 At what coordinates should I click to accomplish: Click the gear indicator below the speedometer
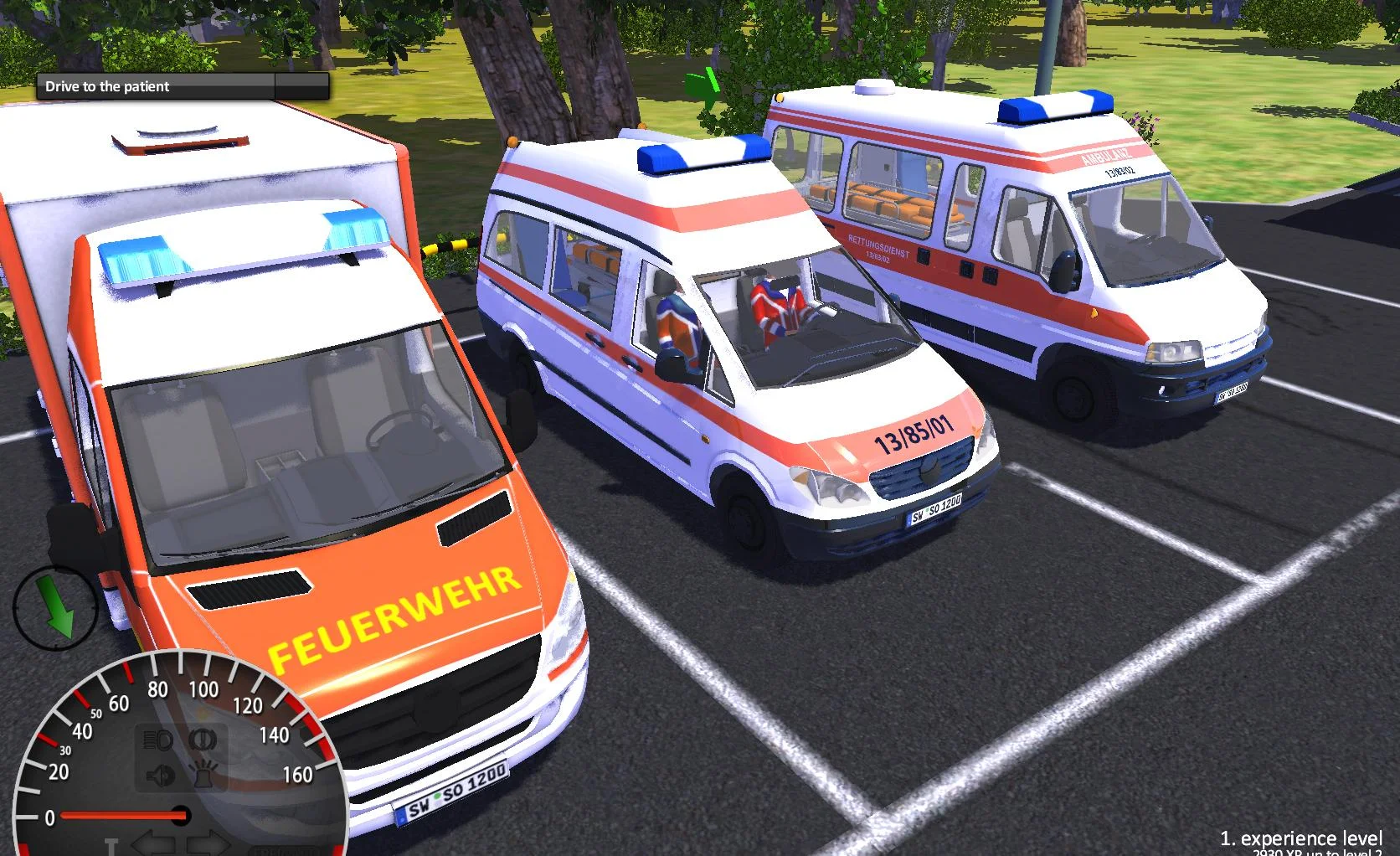pyautogui.click(x=112, y=845)
